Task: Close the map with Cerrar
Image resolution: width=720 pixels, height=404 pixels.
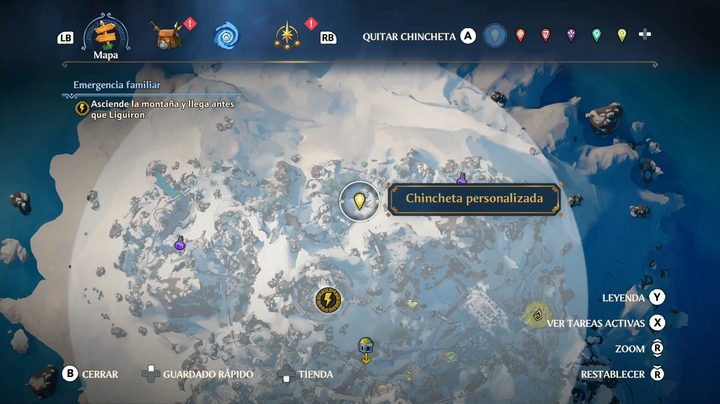Action: click(x=91, y=374)
